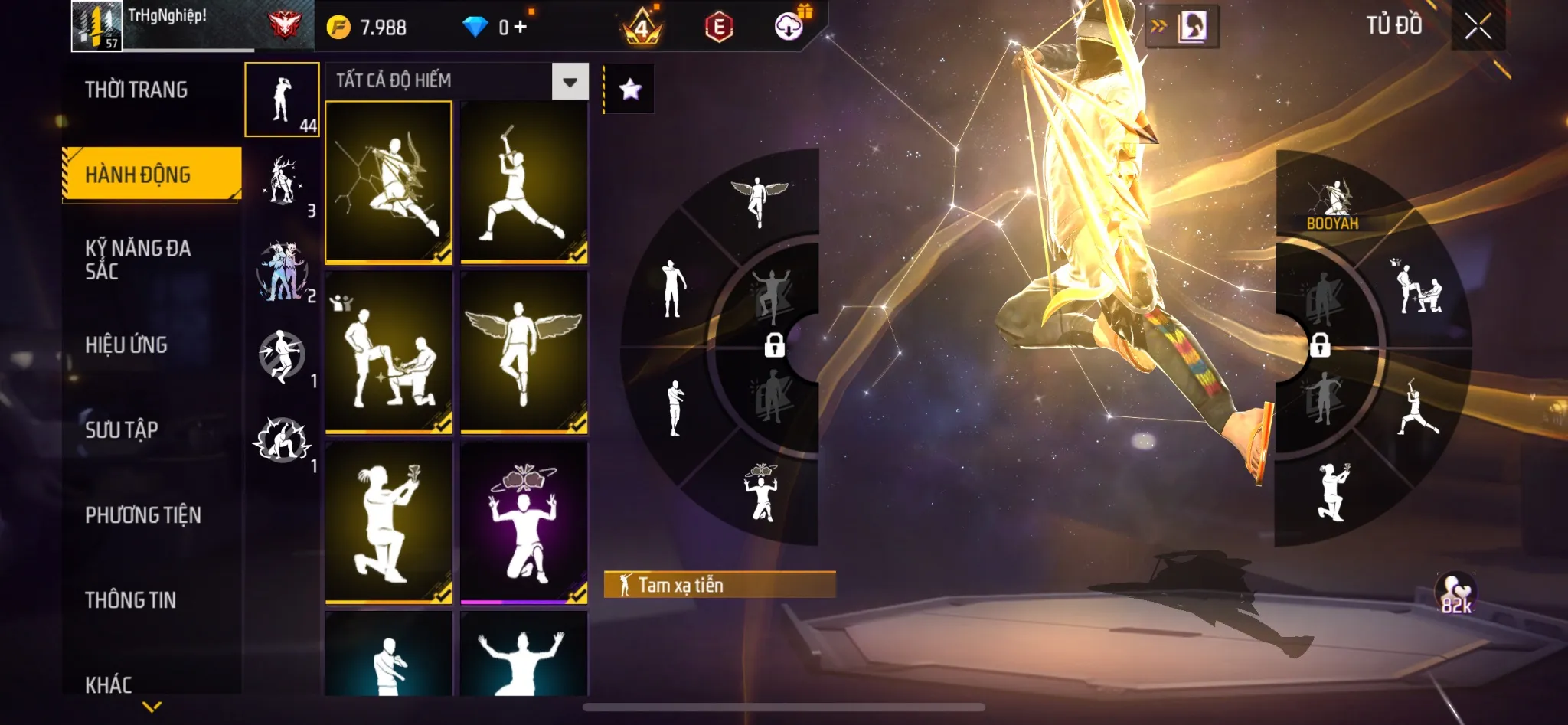Pick the purple kneeling emote thumbnail
1568x725 pixels.
(524, 522)
